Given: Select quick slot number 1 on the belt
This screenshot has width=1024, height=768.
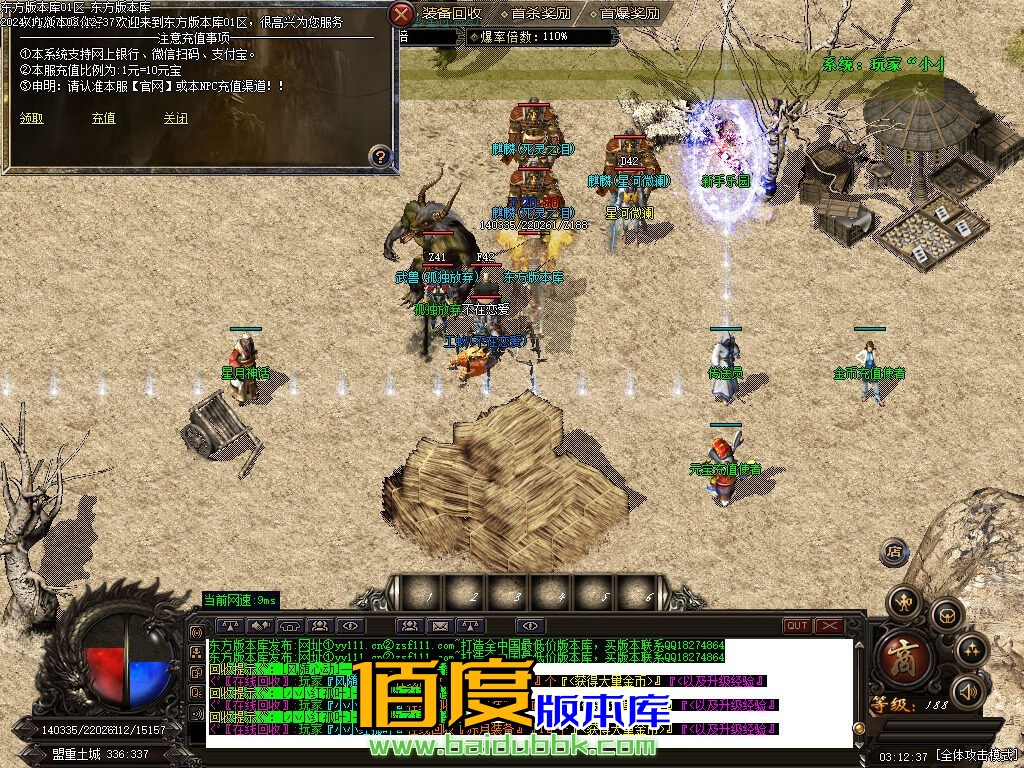Looking at the screenshot, I should click(x=427, y=594).
